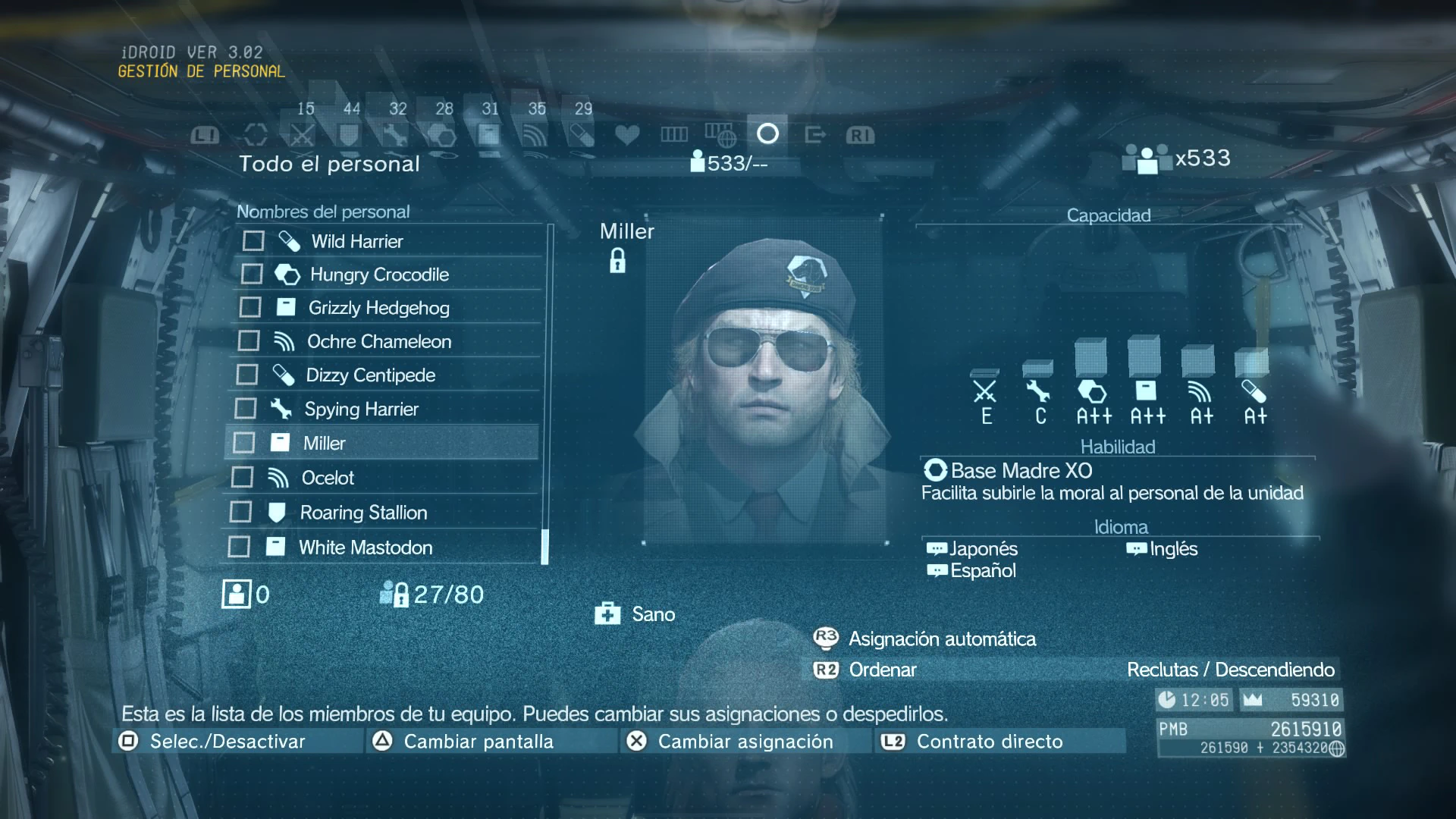The height and width of the screenshot is (819, 1456).
Task: Switch to the Medical Team pill tab
Action: (x=582, y=135)
